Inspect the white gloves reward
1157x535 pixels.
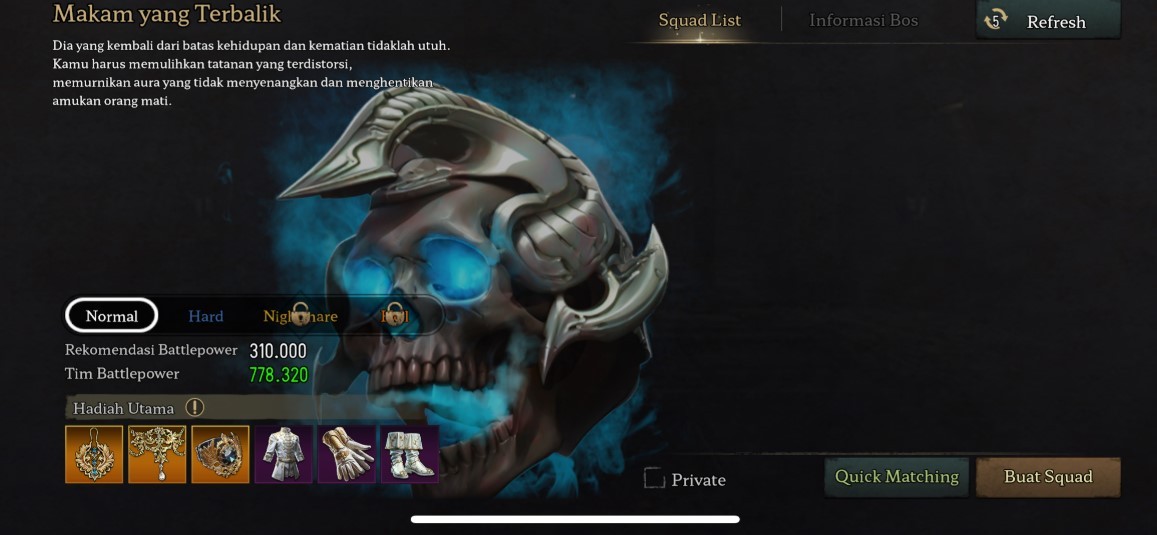[346, 455]
